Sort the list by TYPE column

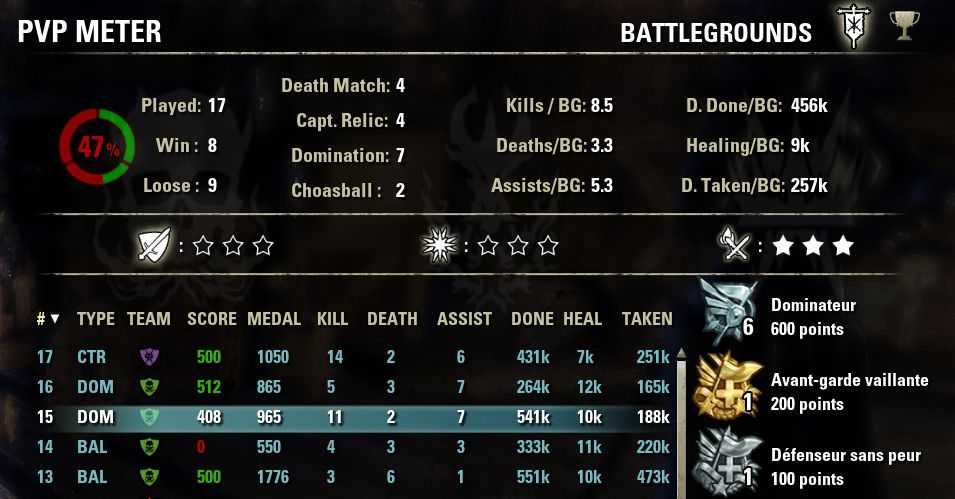point(96,319)
